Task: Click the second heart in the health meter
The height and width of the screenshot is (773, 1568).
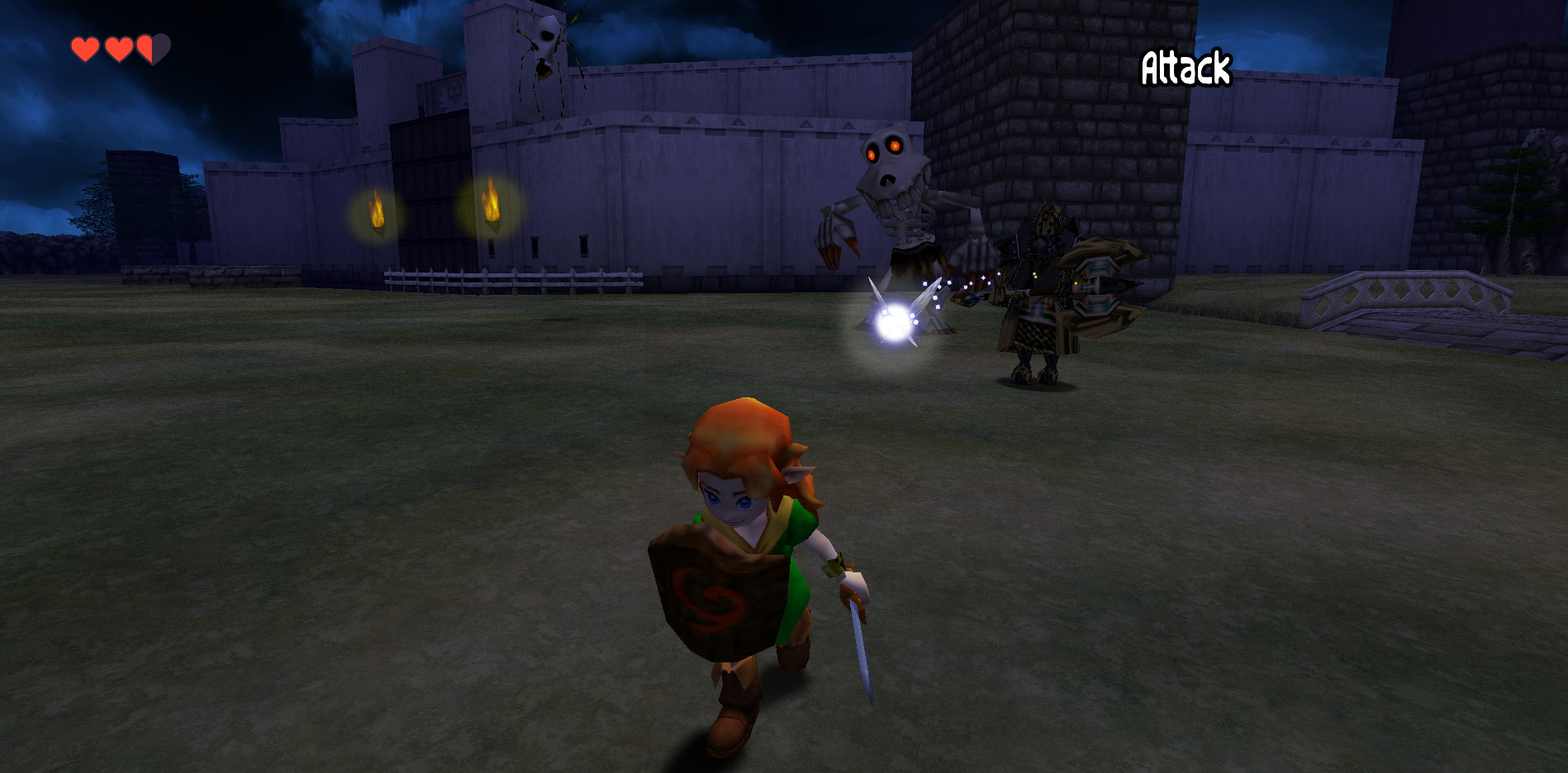Action: tap(118, 48)
